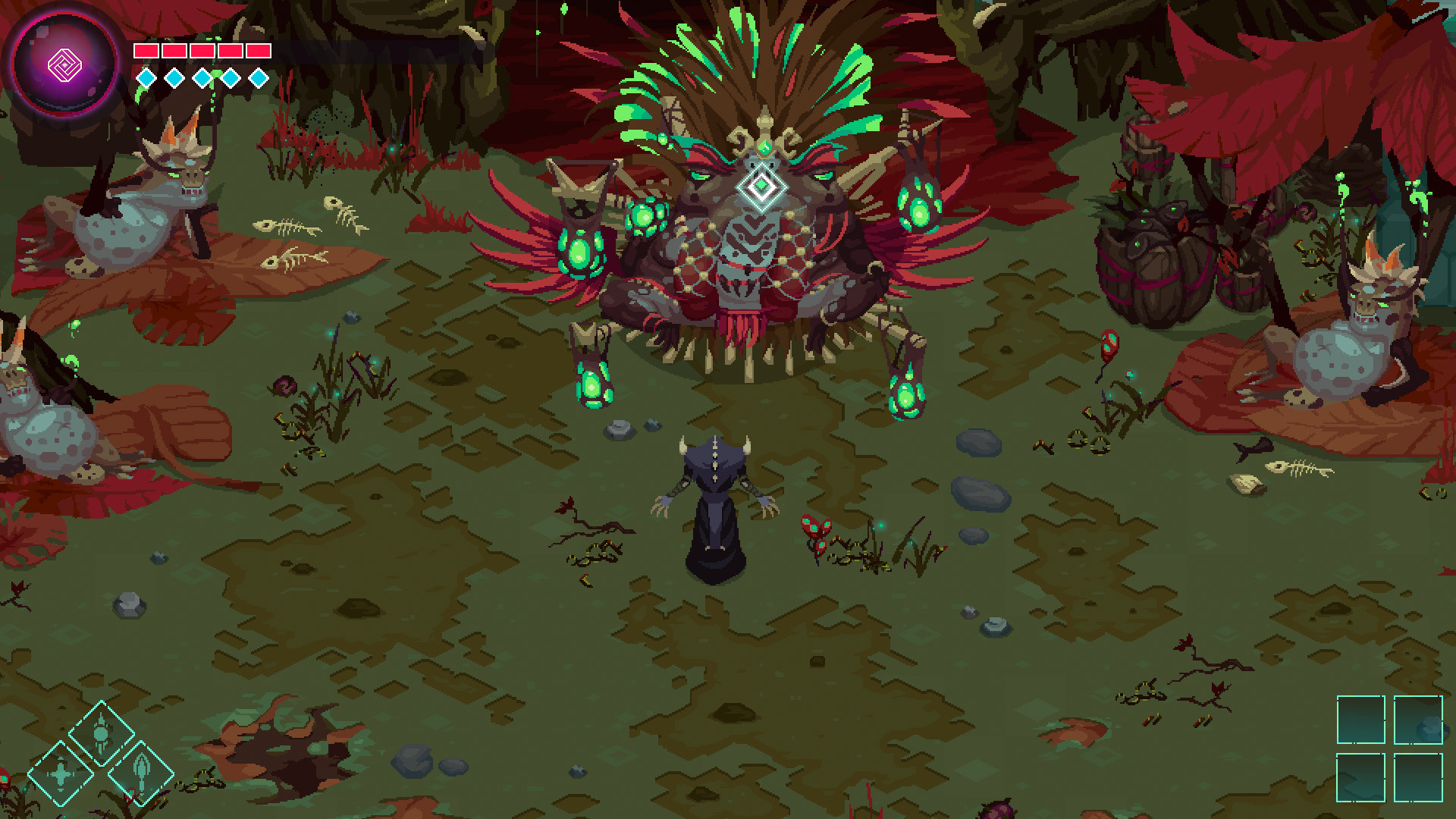Viewport: 1456px width, 819px height.
Task: Select the cross-shaped ability diamond icon
Action: tap(61, 774)
